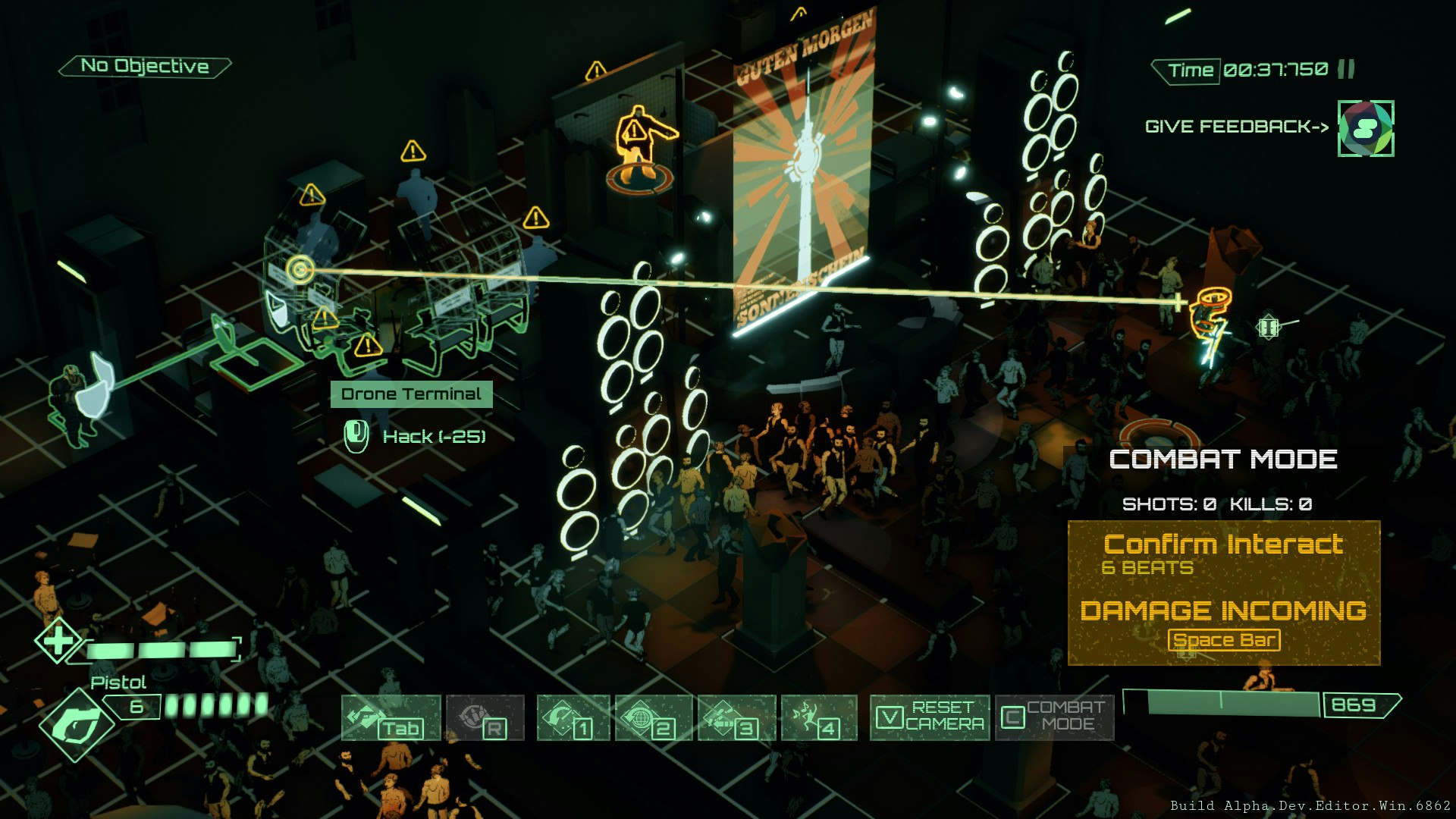Toggle the Combat Mode button
Image resolution: width=1456 pixels, height=819 pixels.
click(x=1054, y=717)
